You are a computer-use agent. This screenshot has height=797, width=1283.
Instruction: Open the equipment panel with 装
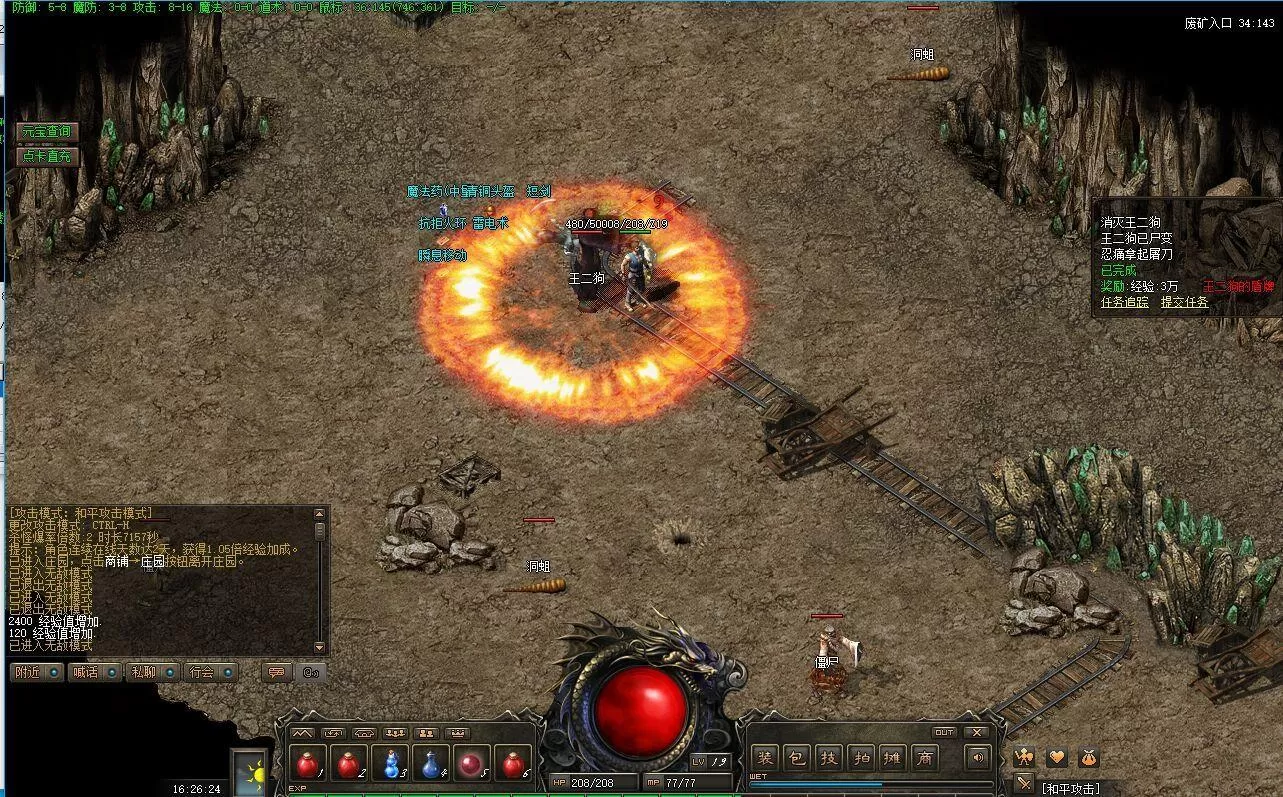(766, 758)
